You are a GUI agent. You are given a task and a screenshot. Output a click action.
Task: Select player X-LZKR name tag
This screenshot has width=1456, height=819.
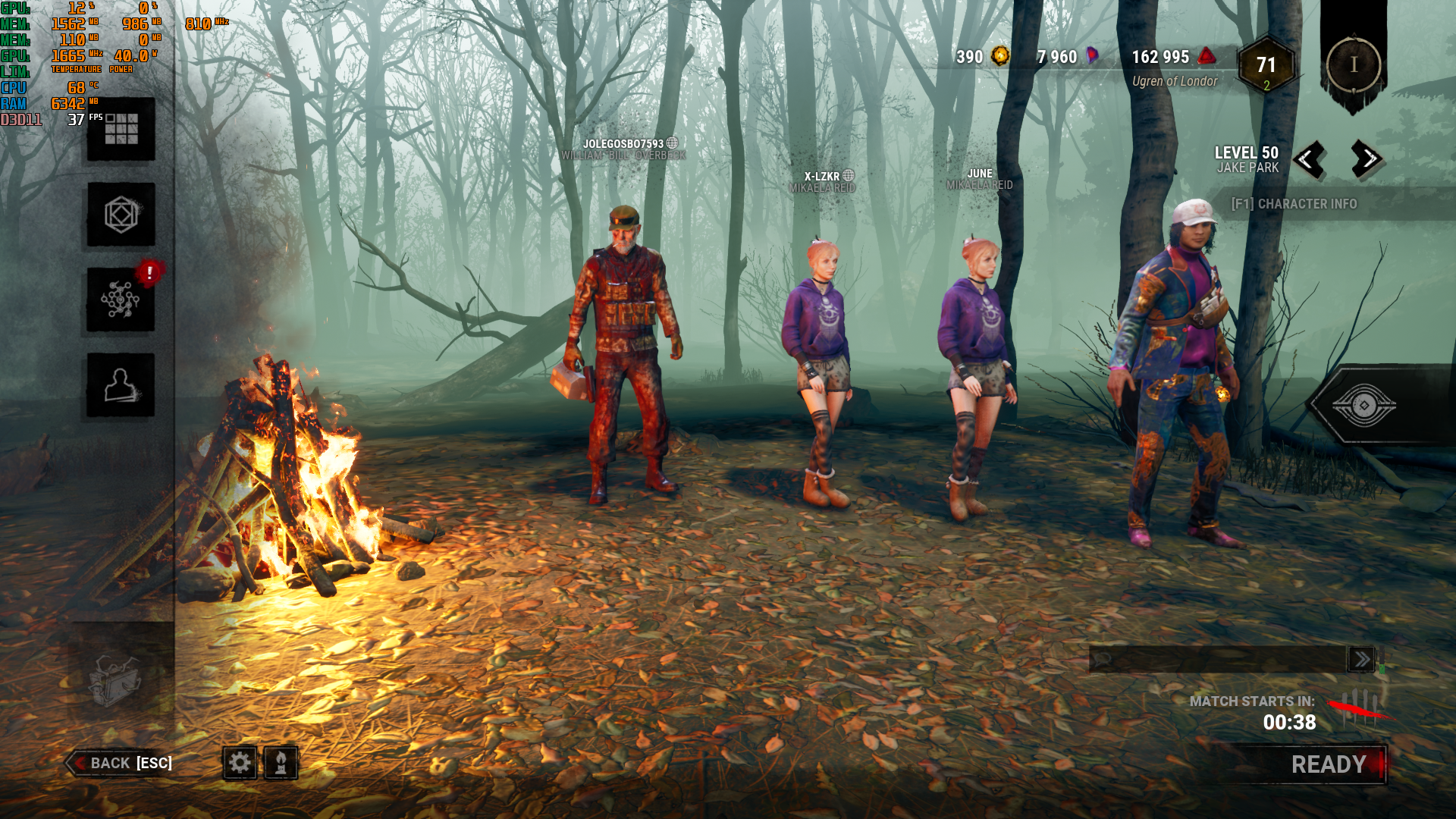822,177
